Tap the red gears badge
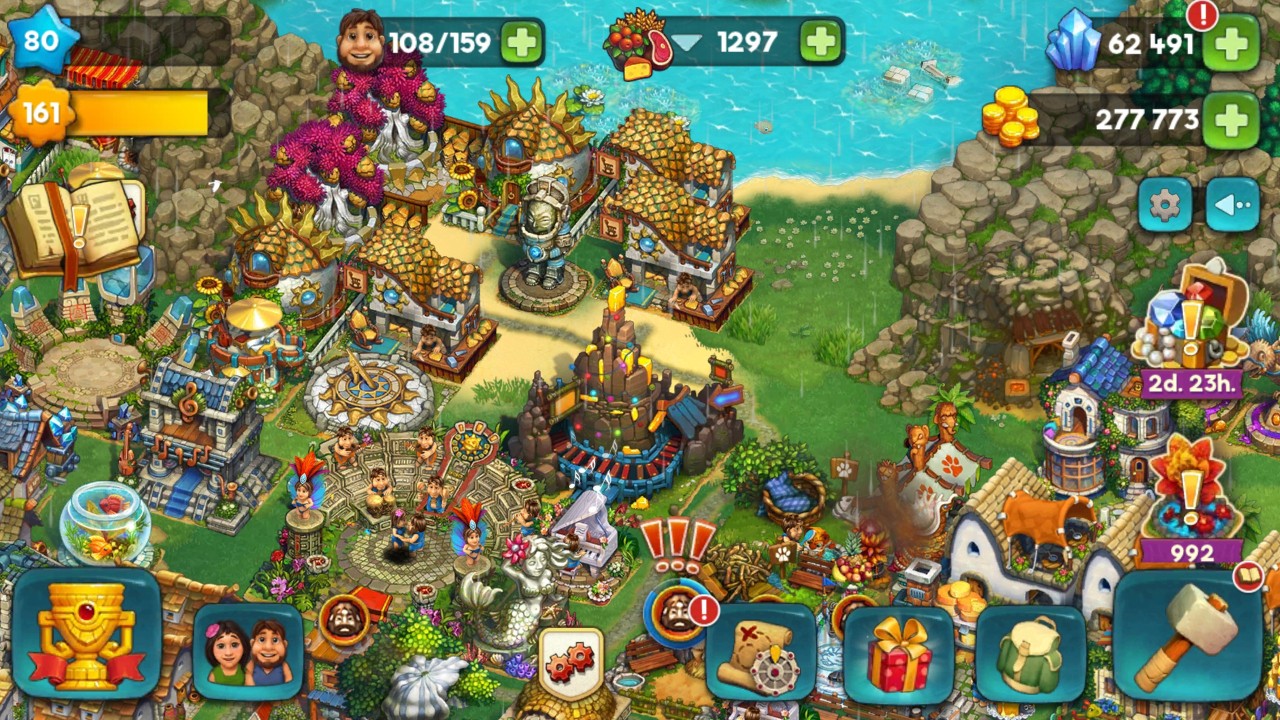The height and width of the screenshot is (720, 1280). (571, 661)
